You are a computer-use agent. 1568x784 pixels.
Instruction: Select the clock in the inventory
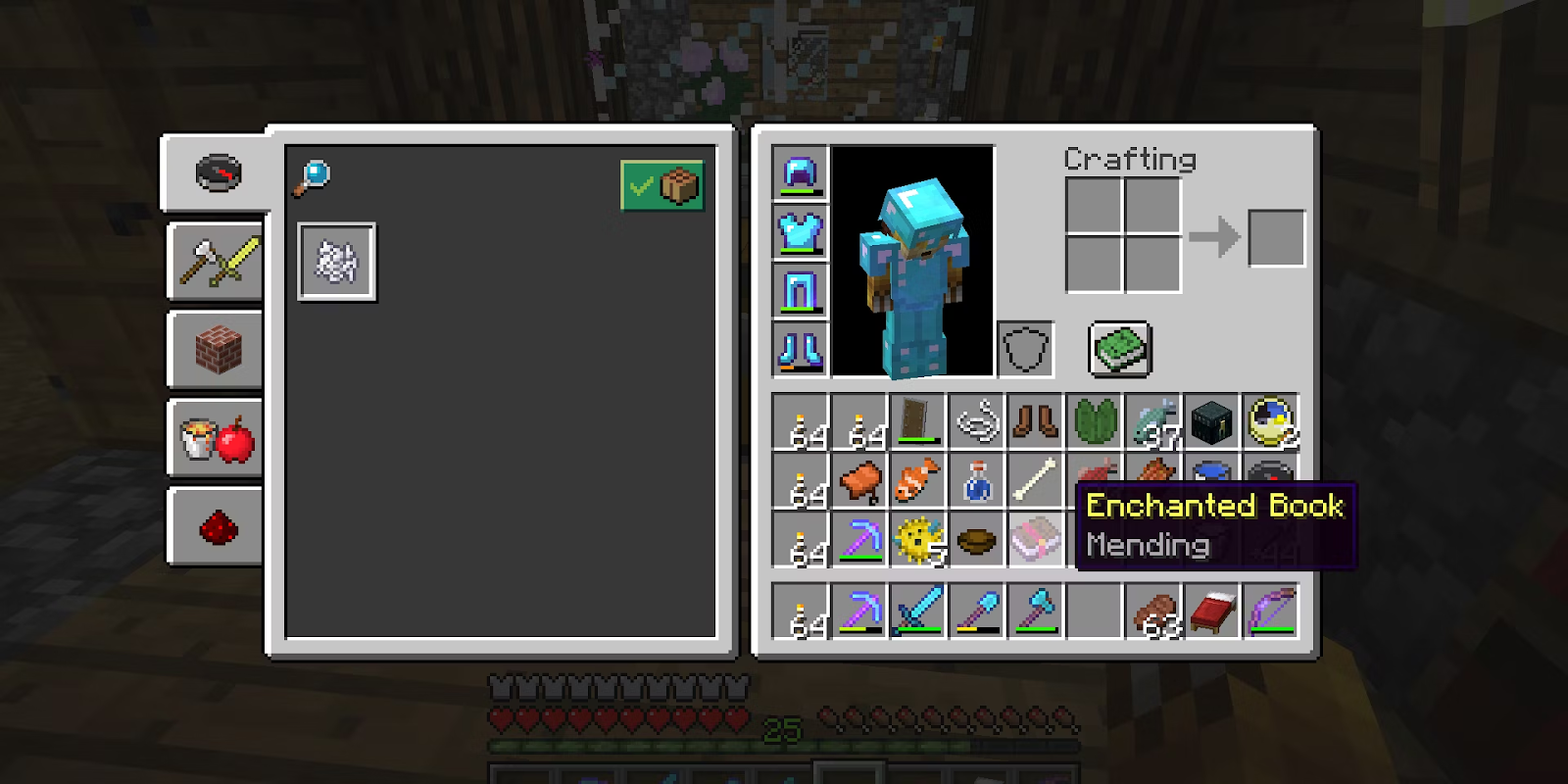click(x=1271, y=422)
